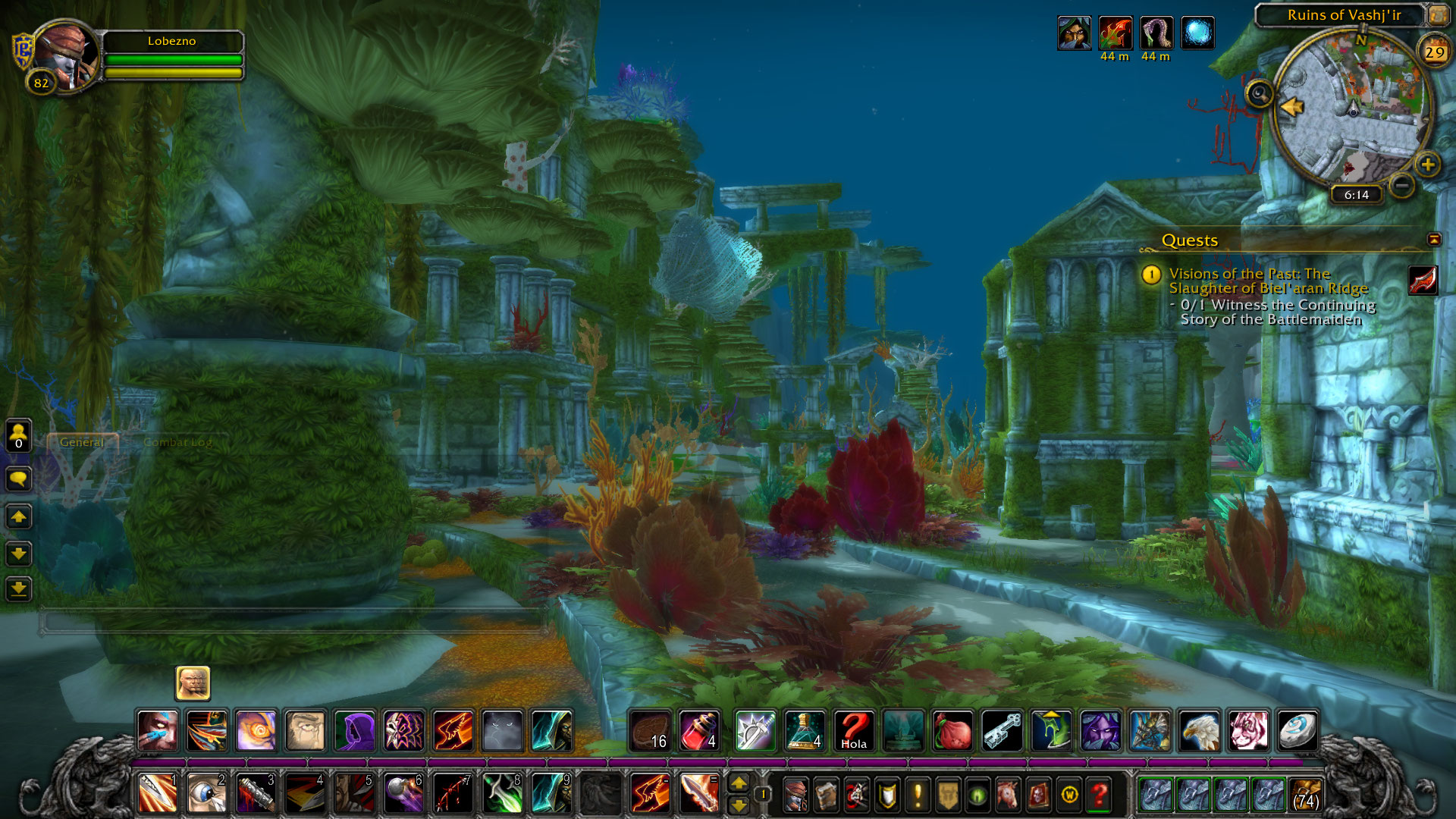This screenshot has height=819, width=1456.
Task: Use the red potion with 4 charges
Action: (699, 731)
